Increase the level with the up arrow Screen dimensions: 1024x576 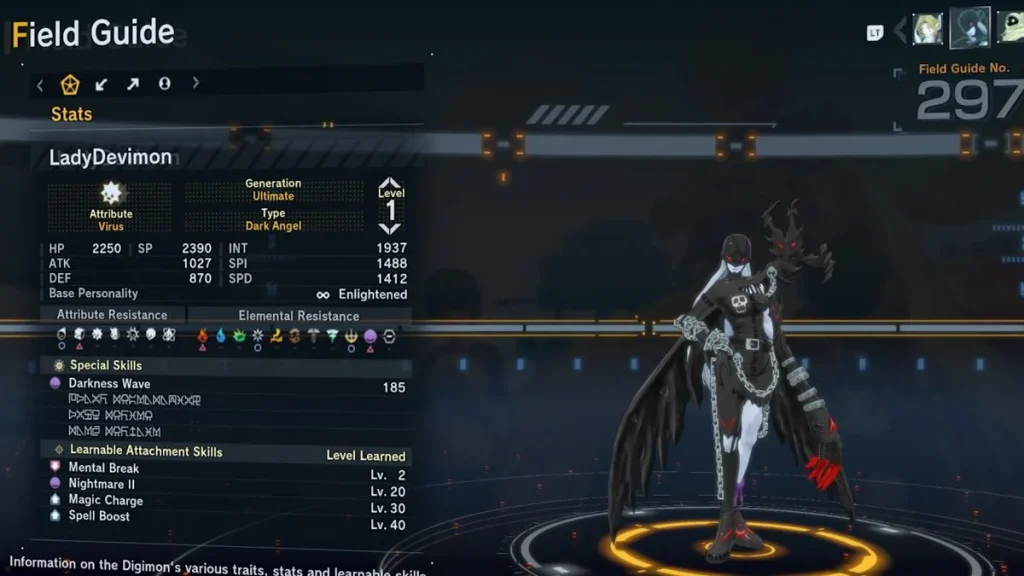390,184
